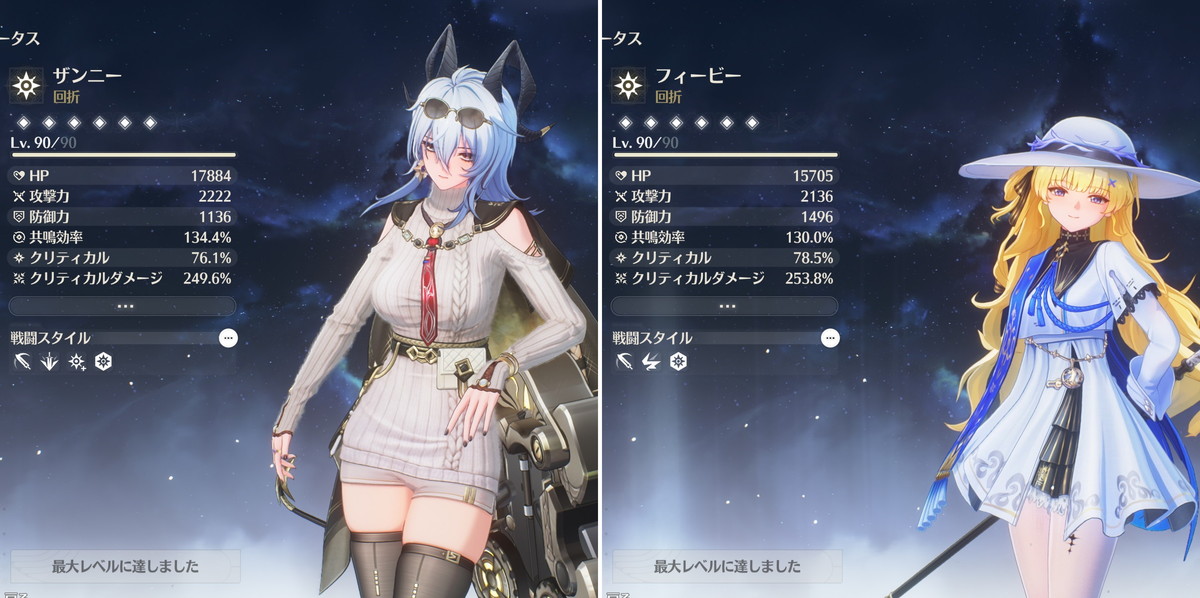The image size is (1200, 598).
Task: Expand Zani's full stats list
Action: (x=124, y=306)
